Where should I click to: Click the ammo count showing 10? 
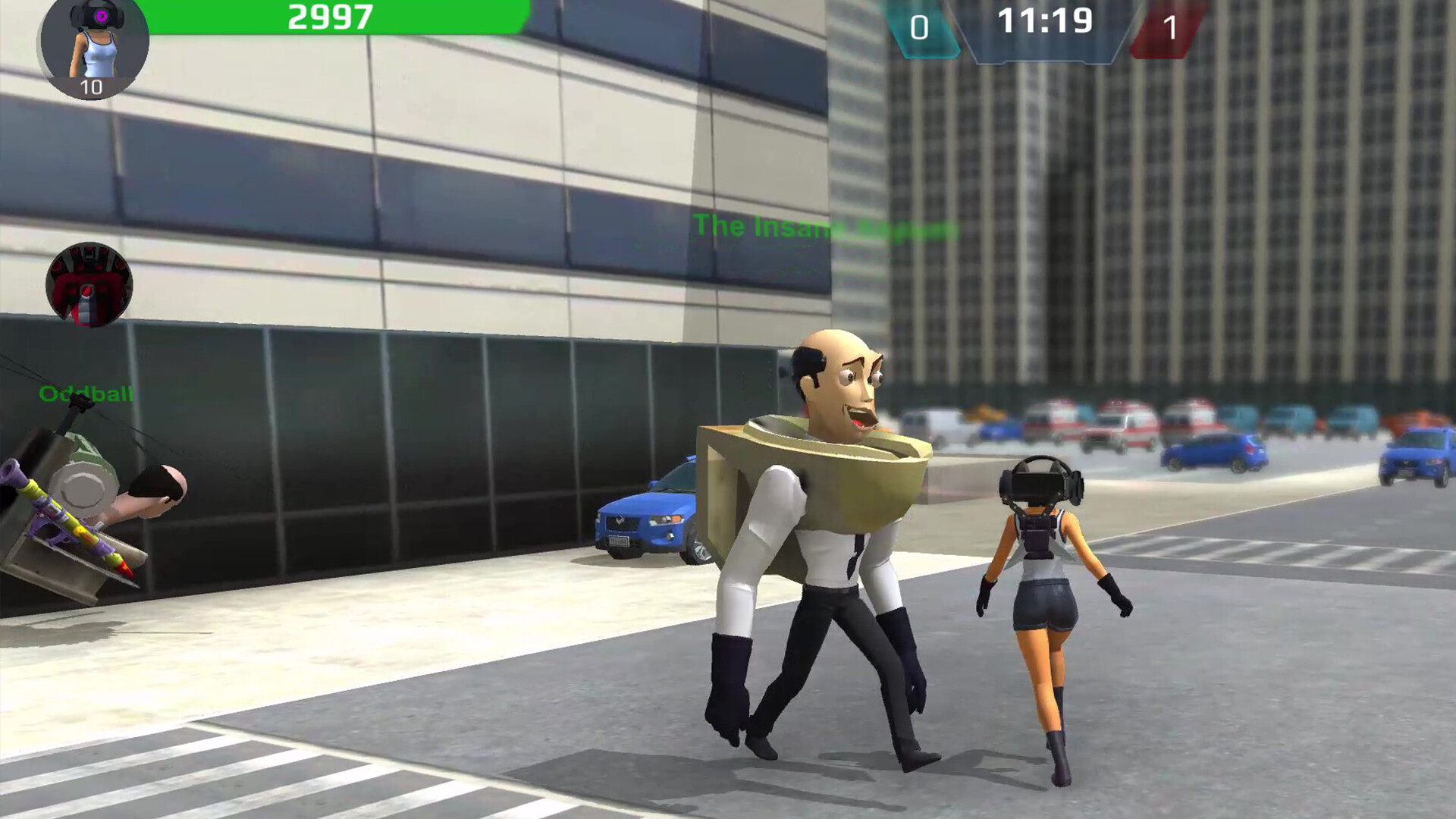pyautogui.click(x=93, y=87)
